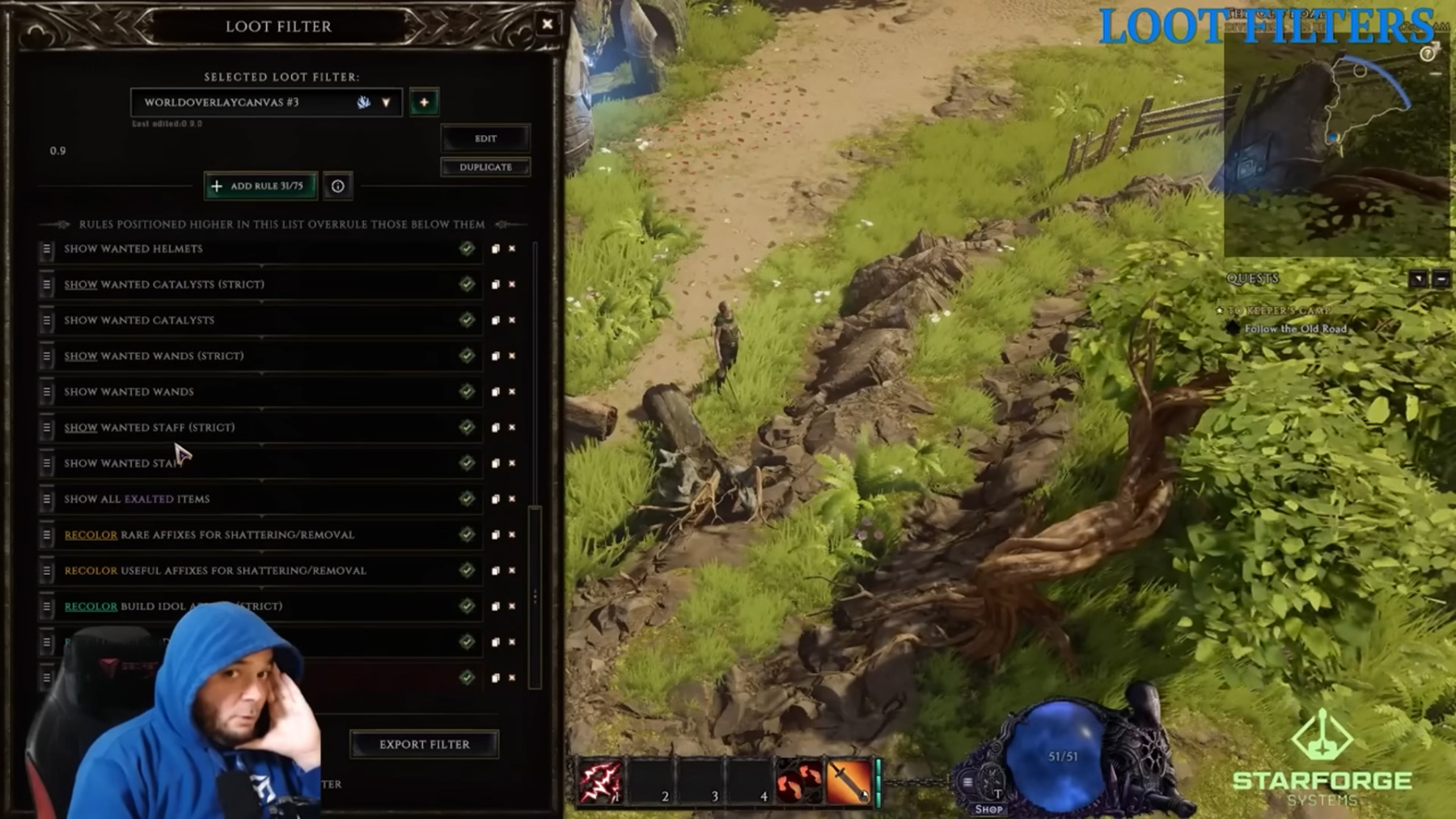The height and width of the screenshot is (819, 1456).
Task: Add a new rule to the filter
Action: point(260,186)
